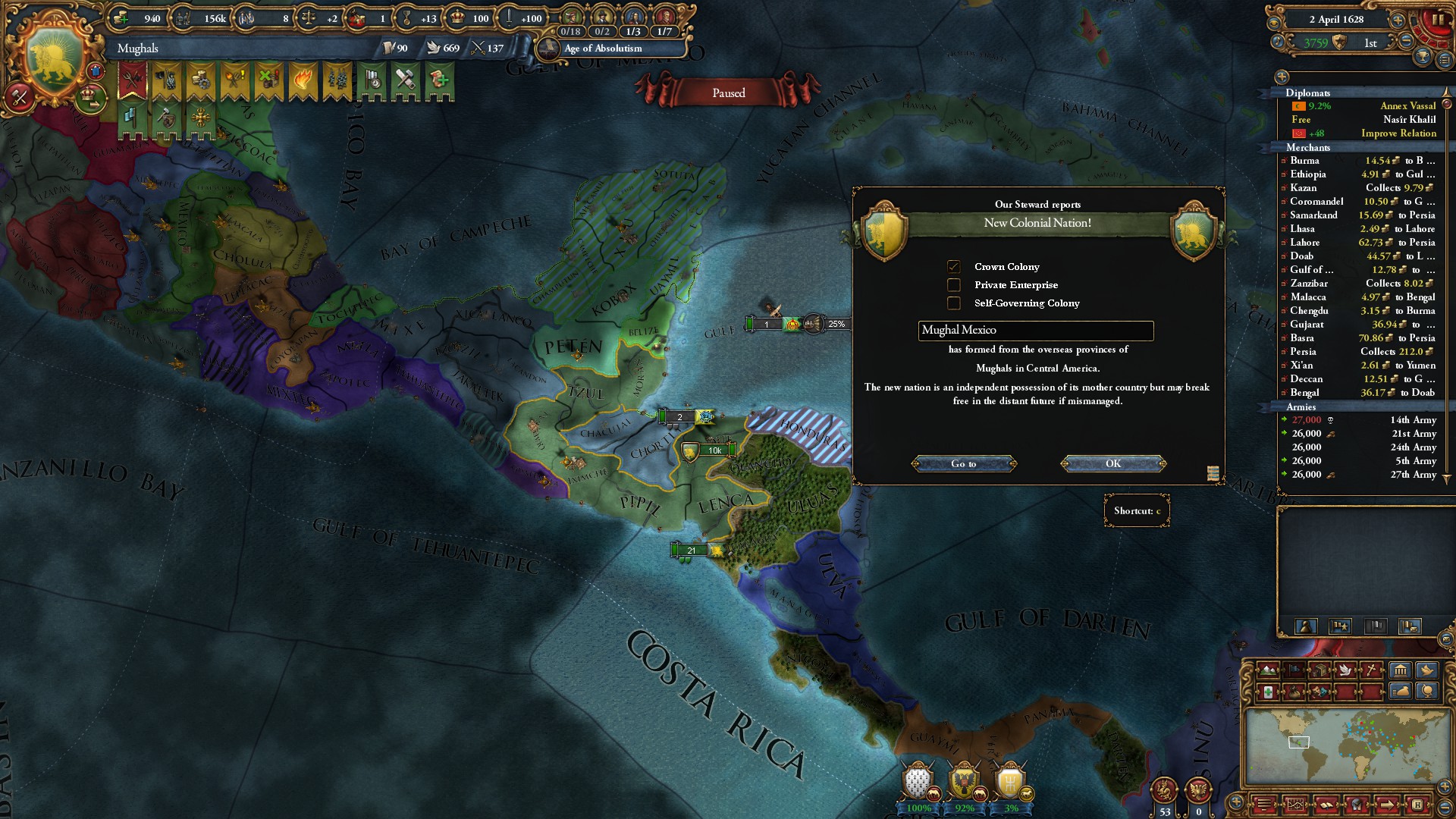1456x819 pixels.
Task: Increase game speed with the plus button by the date
Action: coord(1397,20)
